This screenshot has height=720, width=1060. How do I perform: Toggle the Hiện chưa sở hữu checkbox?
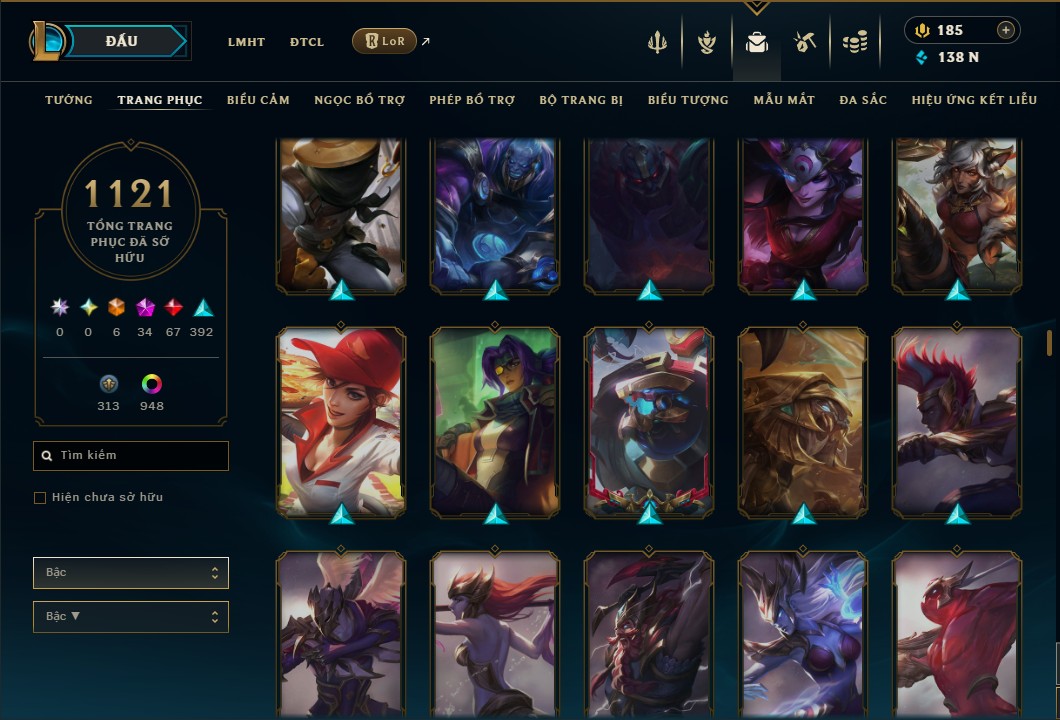click(40, 498)
